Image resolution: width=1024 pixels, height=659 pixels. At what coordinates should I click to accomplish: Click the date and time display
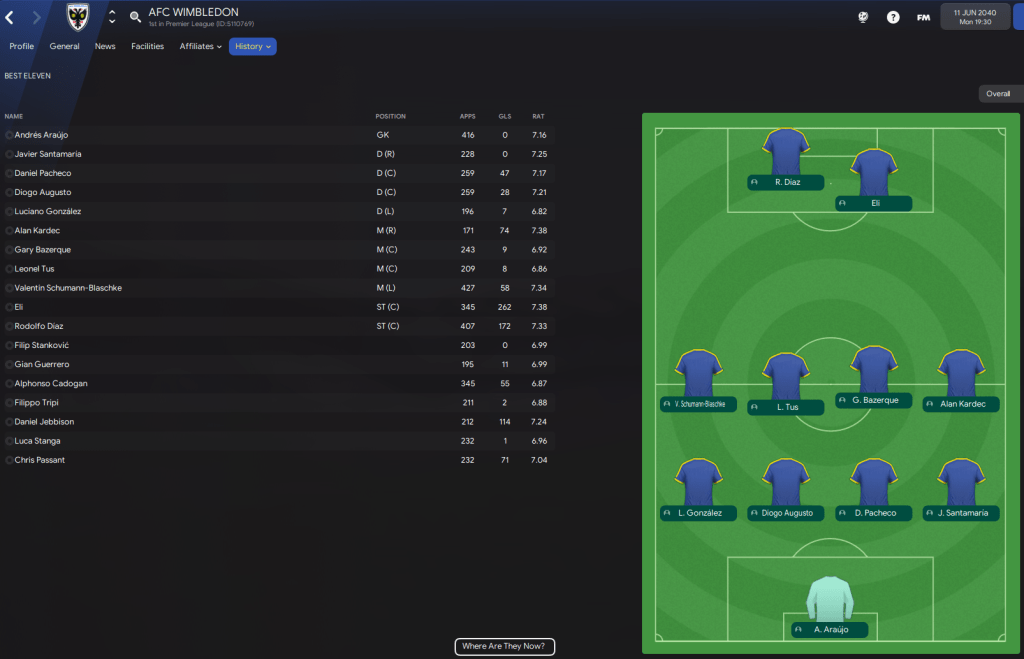point(974,17)
